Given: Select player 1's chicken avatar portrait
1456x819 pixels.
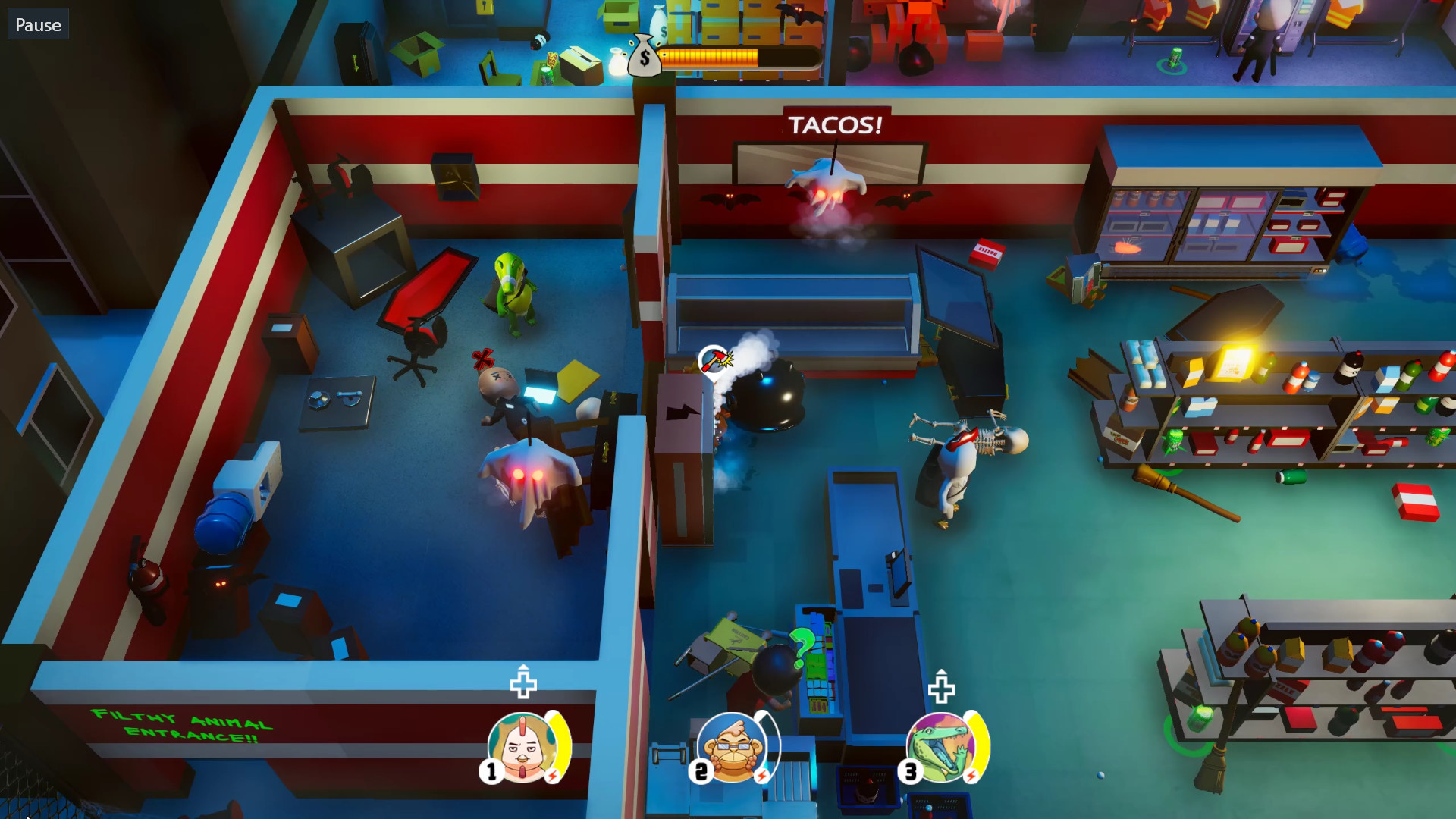Looking at the screenshot, I should point(522,746).
